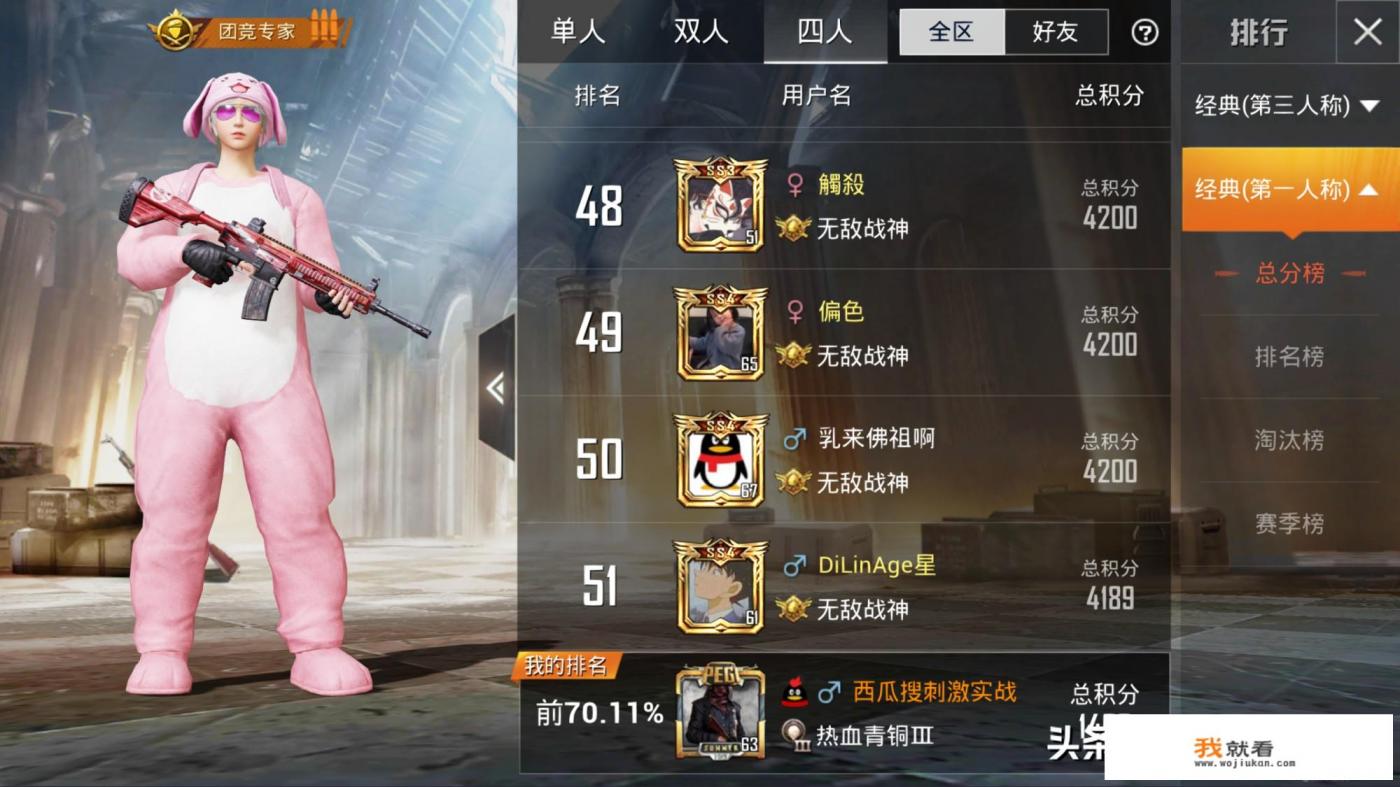
Task: Click the penguin avatar of rank 50
Action: pyautogui.click(x=720, y=460)
